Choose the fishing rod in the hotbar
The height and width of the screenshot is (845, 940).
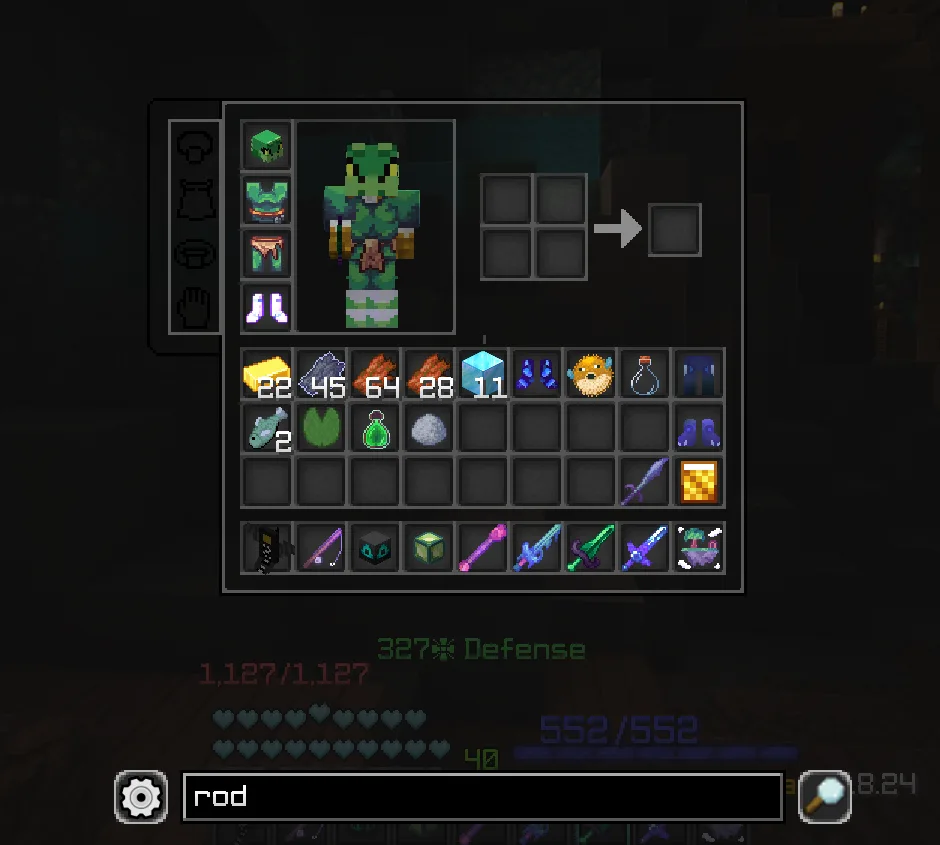click(321, 548)
